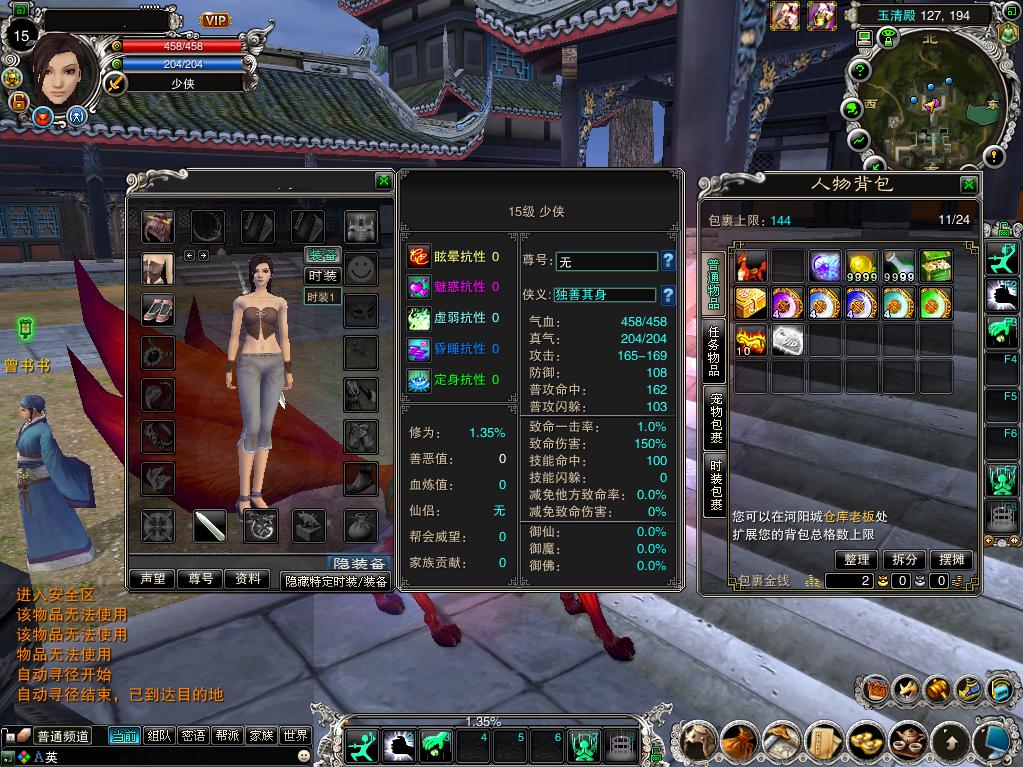Select the green treasure chest item
This screenshot has height=767, width=1023.
pyautogui.click(x=936, y=266)
